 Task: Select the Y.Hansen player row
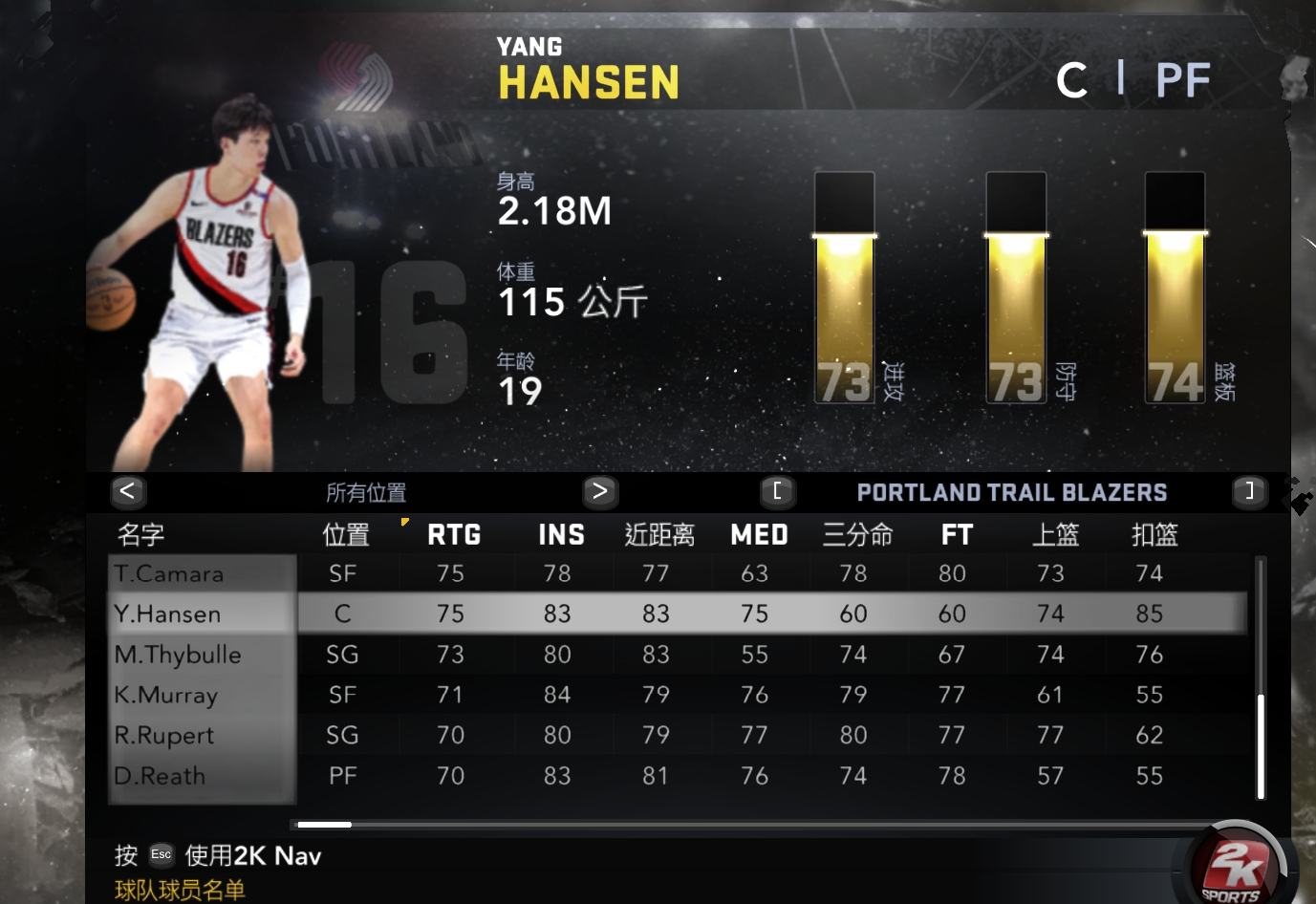[x=168, y=613]
